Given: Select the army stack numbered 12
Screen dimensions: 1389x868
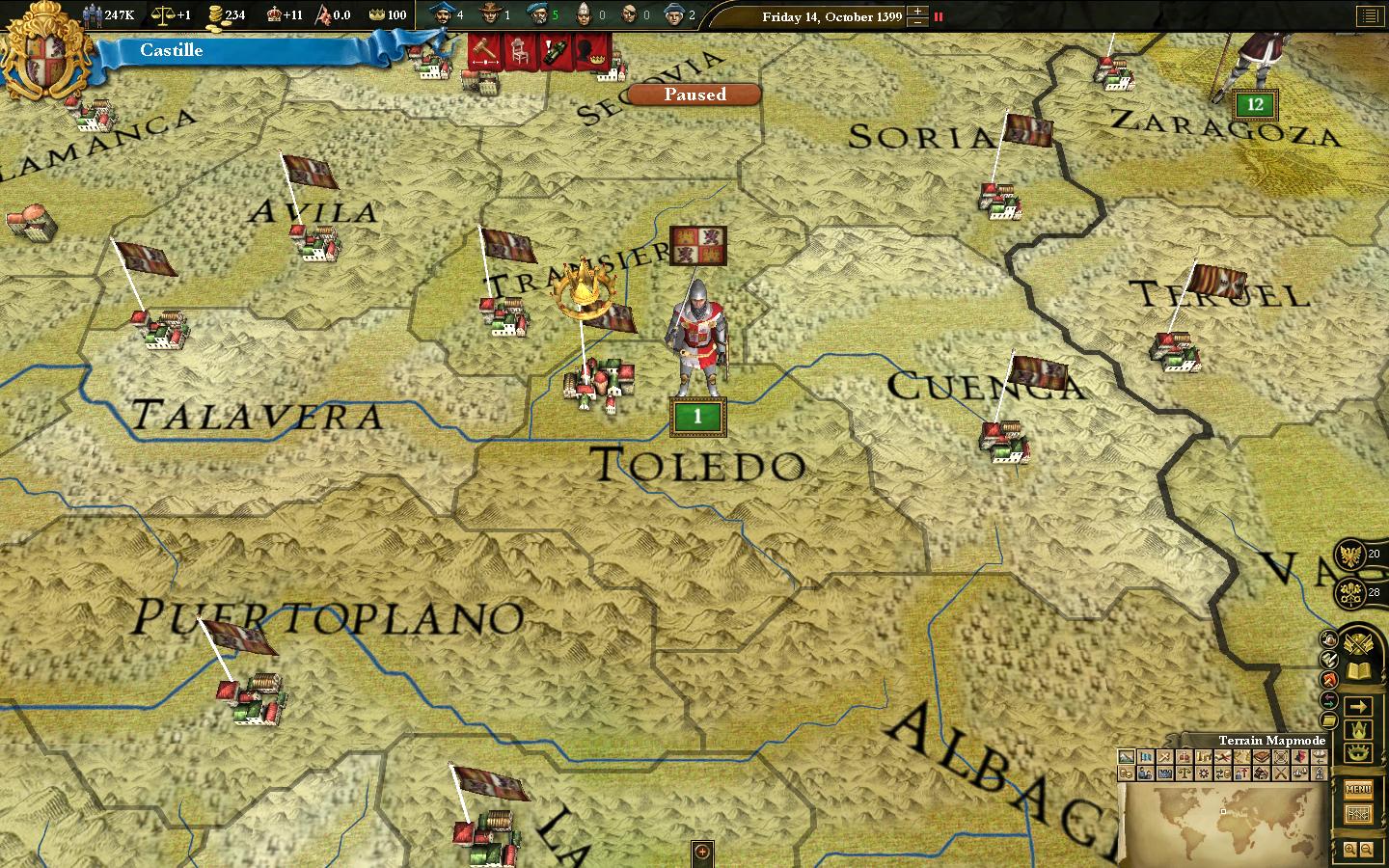Looking at the screenshot, I should click(x=1254, y=104).
